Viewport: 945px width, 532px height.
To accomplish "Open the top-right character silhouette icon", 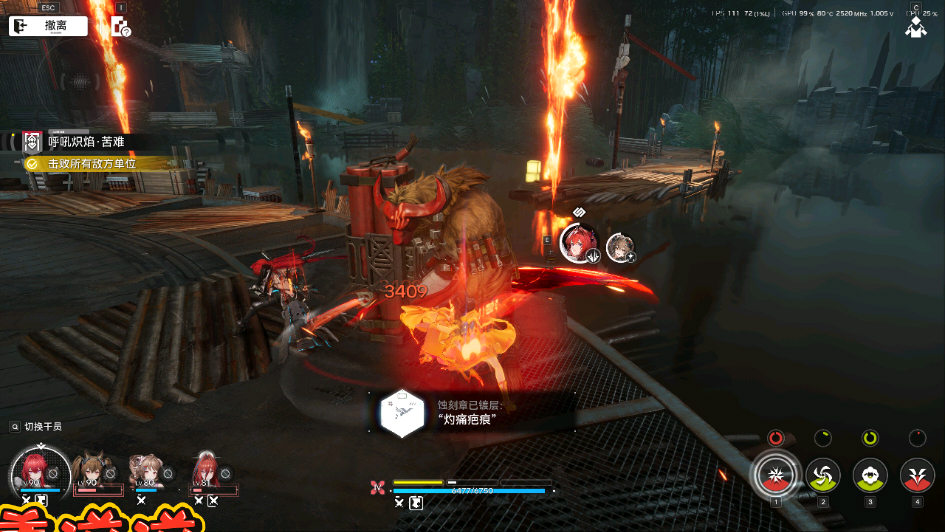I will click(x=915, y=28).
